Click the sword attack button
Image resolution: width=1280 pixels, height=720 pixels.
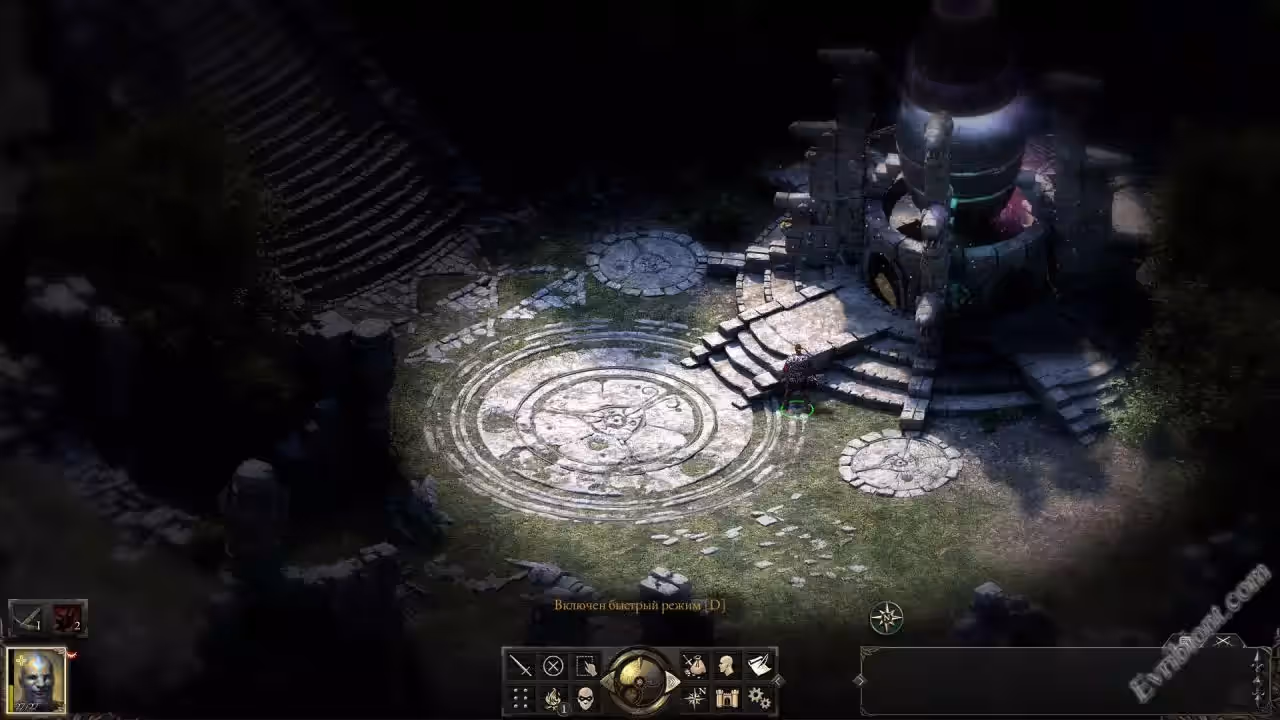tap(521, 666)
